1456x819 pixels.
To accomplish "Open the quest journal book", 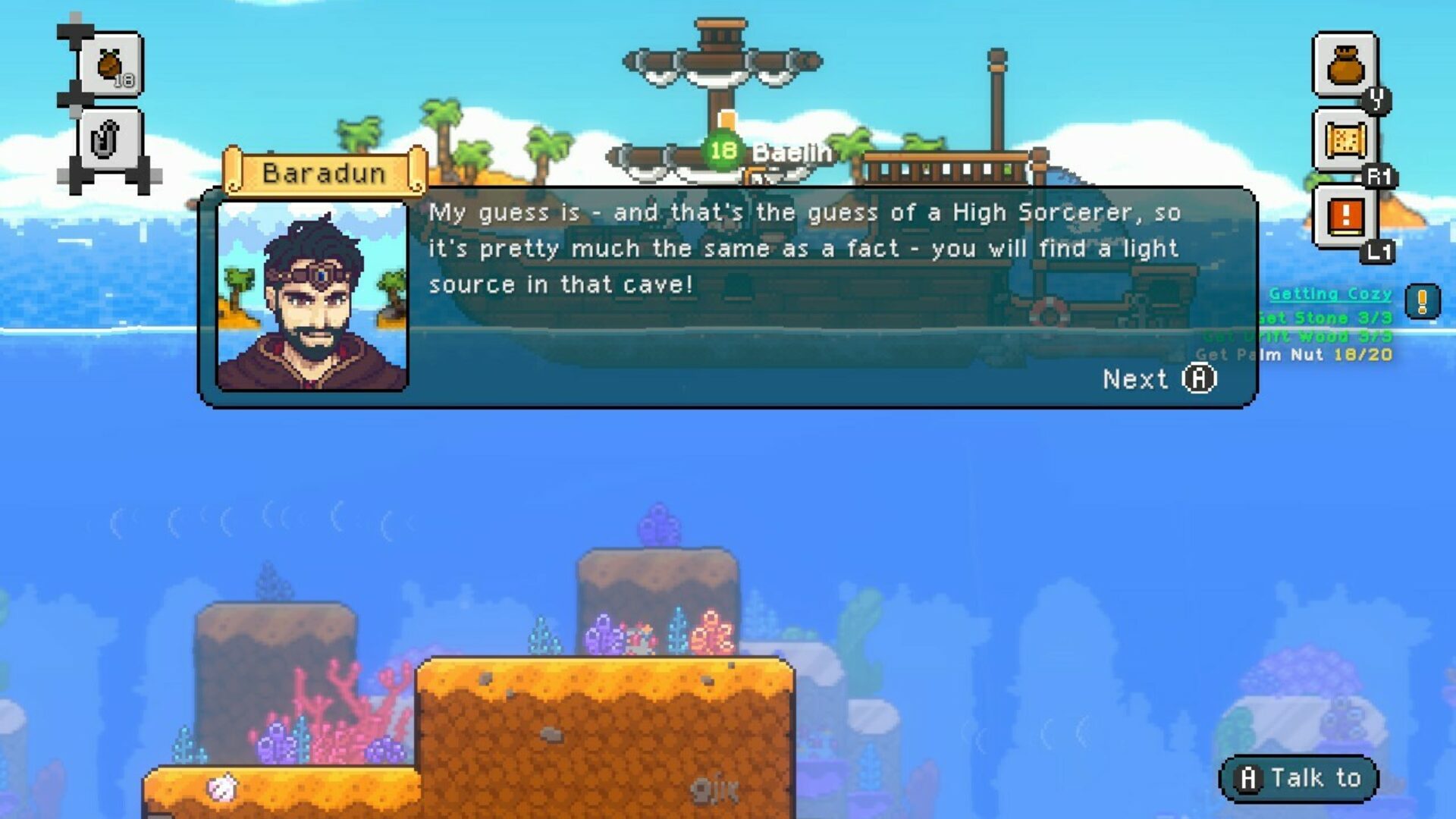I will (x=1345, y=216).
